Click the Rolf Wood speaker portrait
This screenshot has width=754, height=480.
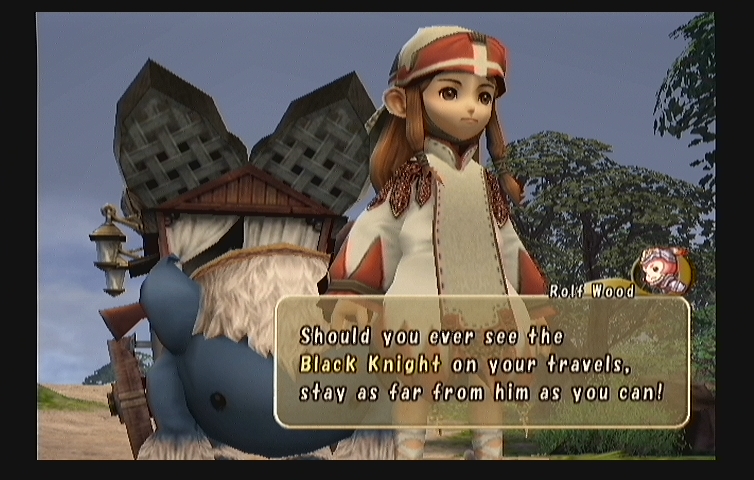click(x=662, y=271)
